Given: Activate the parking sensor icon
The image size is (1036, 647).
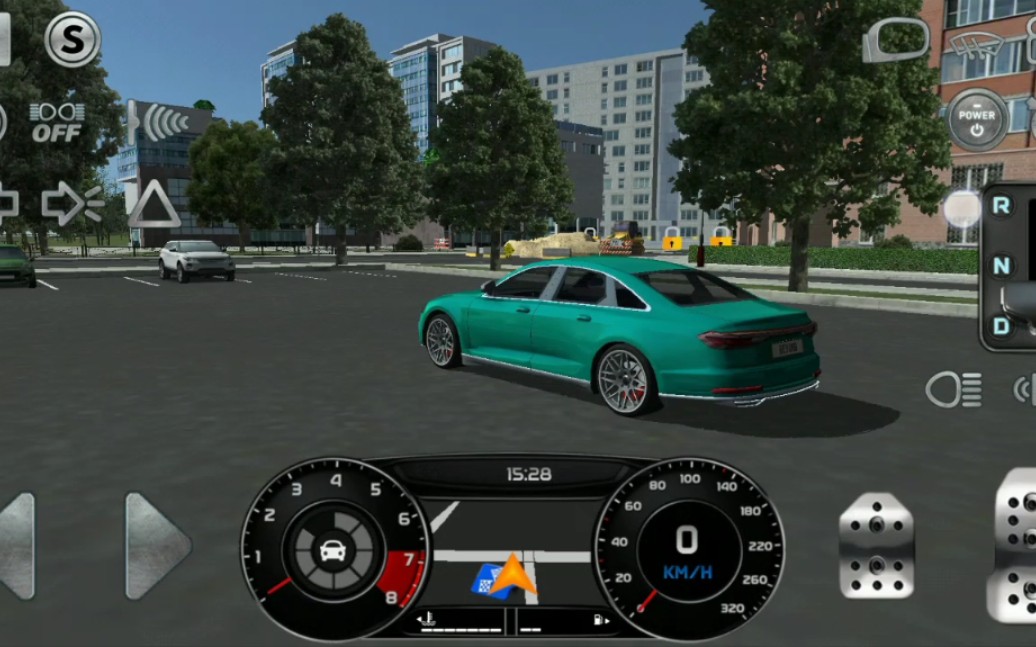Looking at the screenshot, I should tap(157, 122).
